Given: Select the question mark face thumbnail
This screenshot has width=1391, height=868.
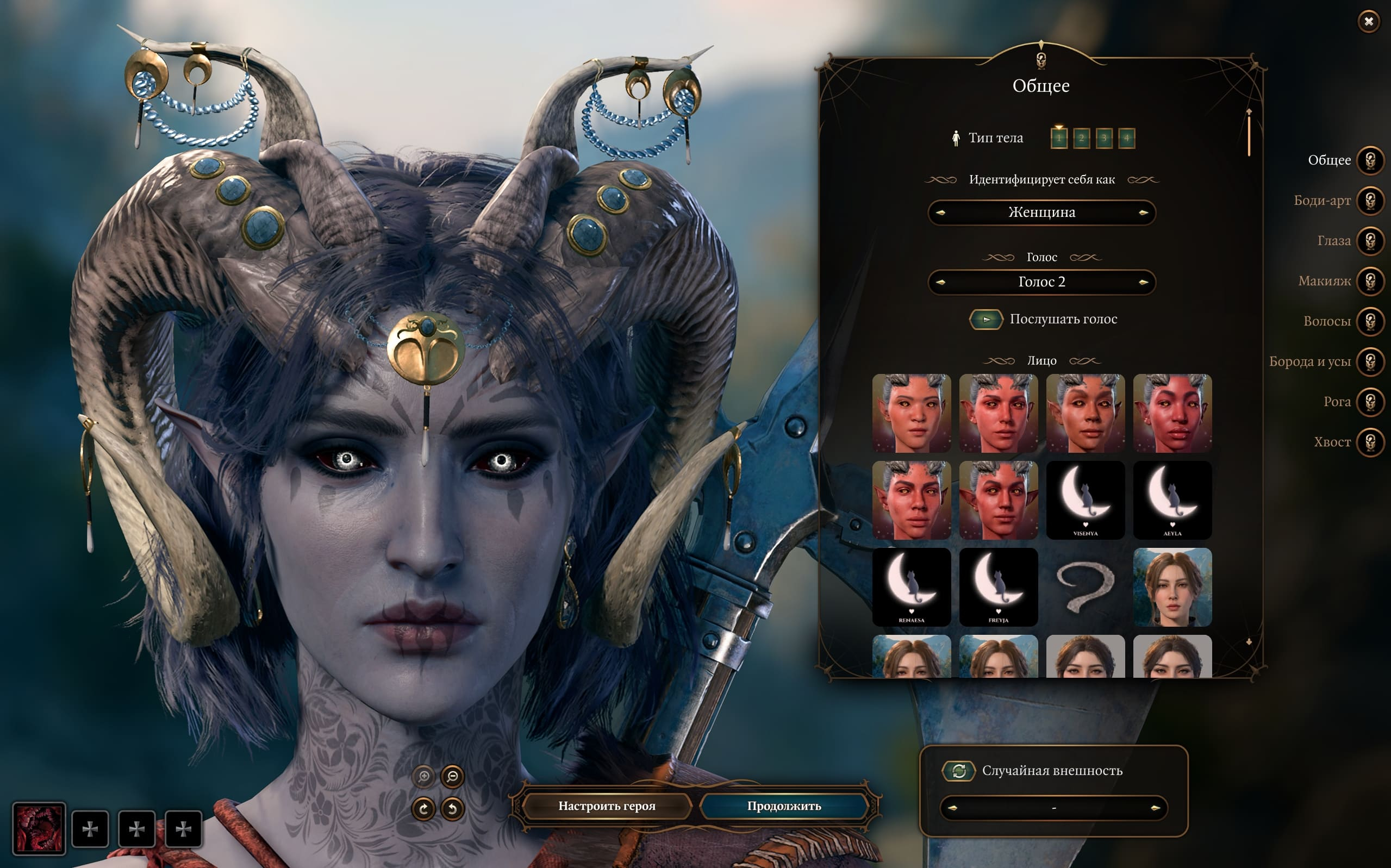Looking at the screenshot, I should [1085, 586].
